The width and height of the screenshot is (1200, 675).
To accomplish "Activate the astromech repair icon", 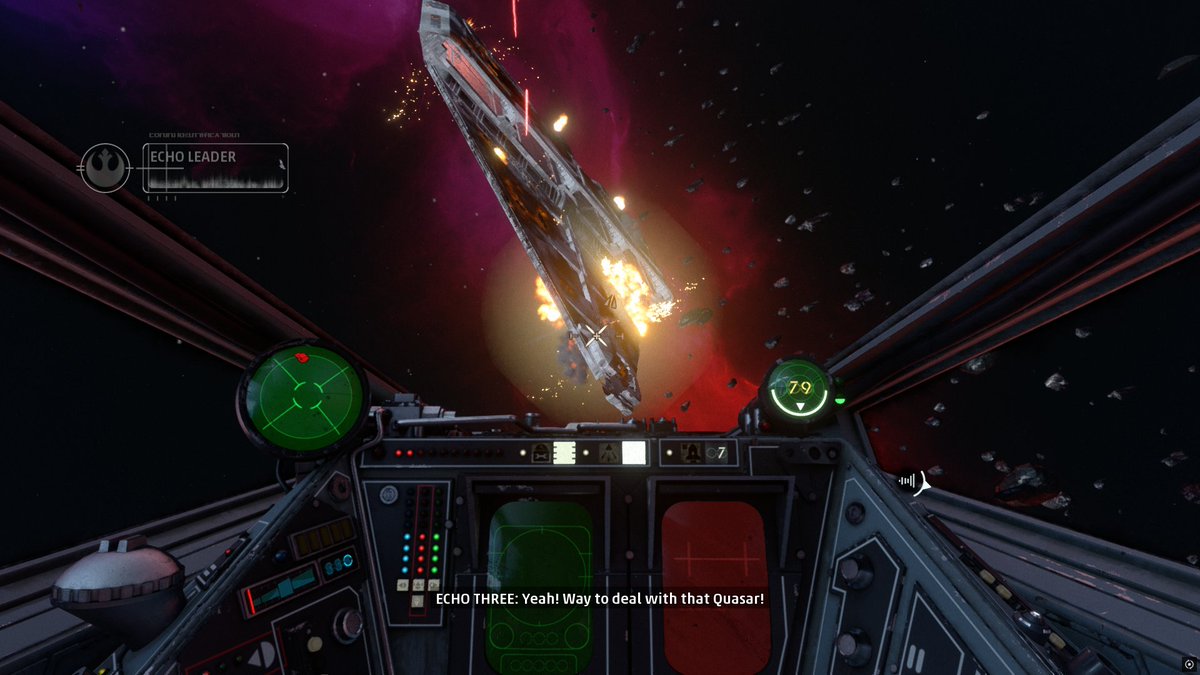I will [540, 453].
